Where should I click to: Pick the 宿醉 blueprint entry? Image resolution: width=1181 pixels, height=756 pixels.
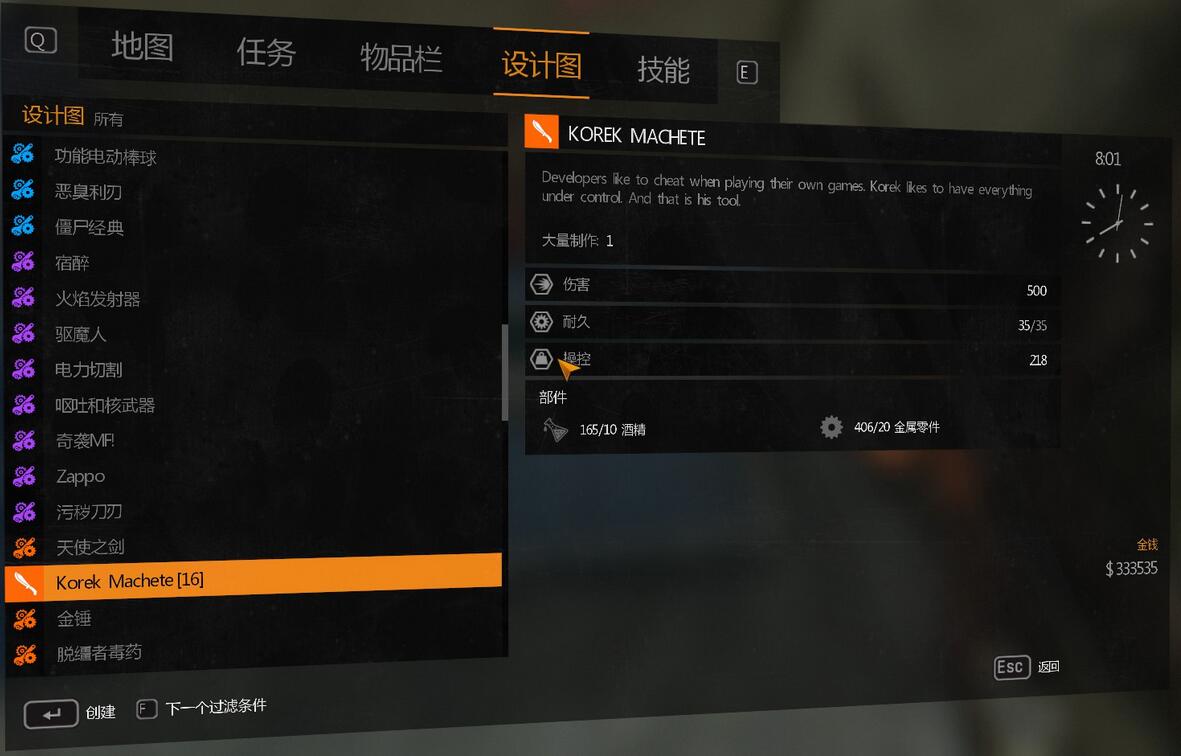click(72, 263)
